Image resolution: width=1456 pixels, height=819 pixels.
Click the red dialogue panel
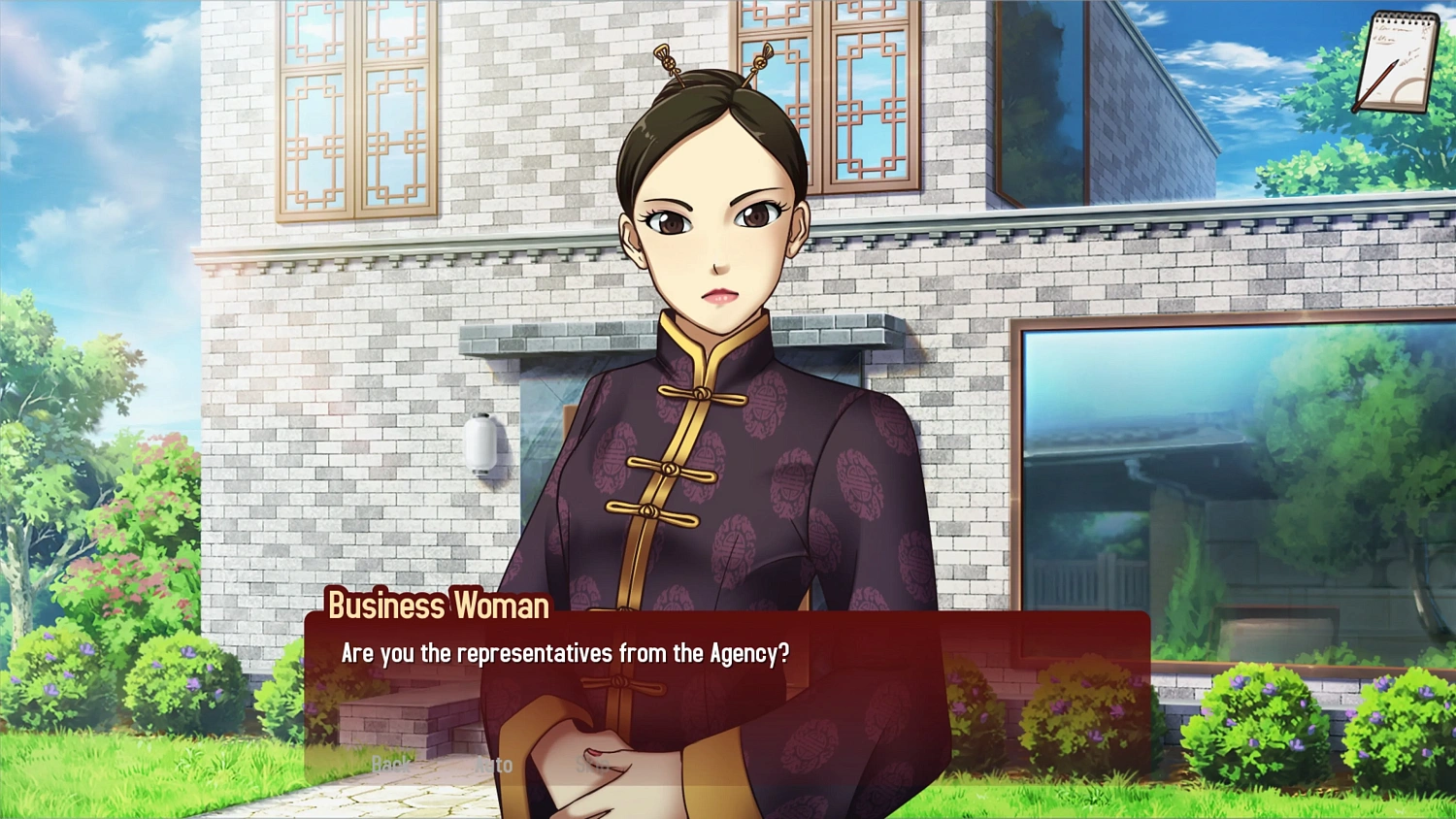[x=922, y=679]
